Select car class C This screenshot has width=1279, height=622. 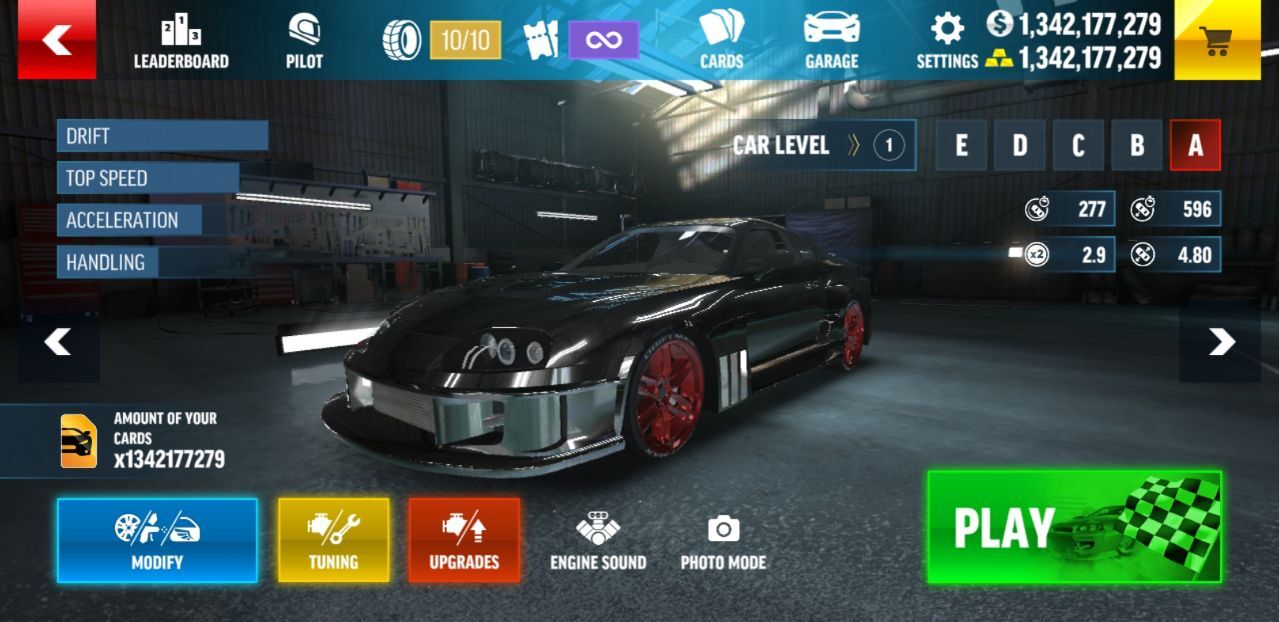pyautogui.click(x=1078, y=146)
